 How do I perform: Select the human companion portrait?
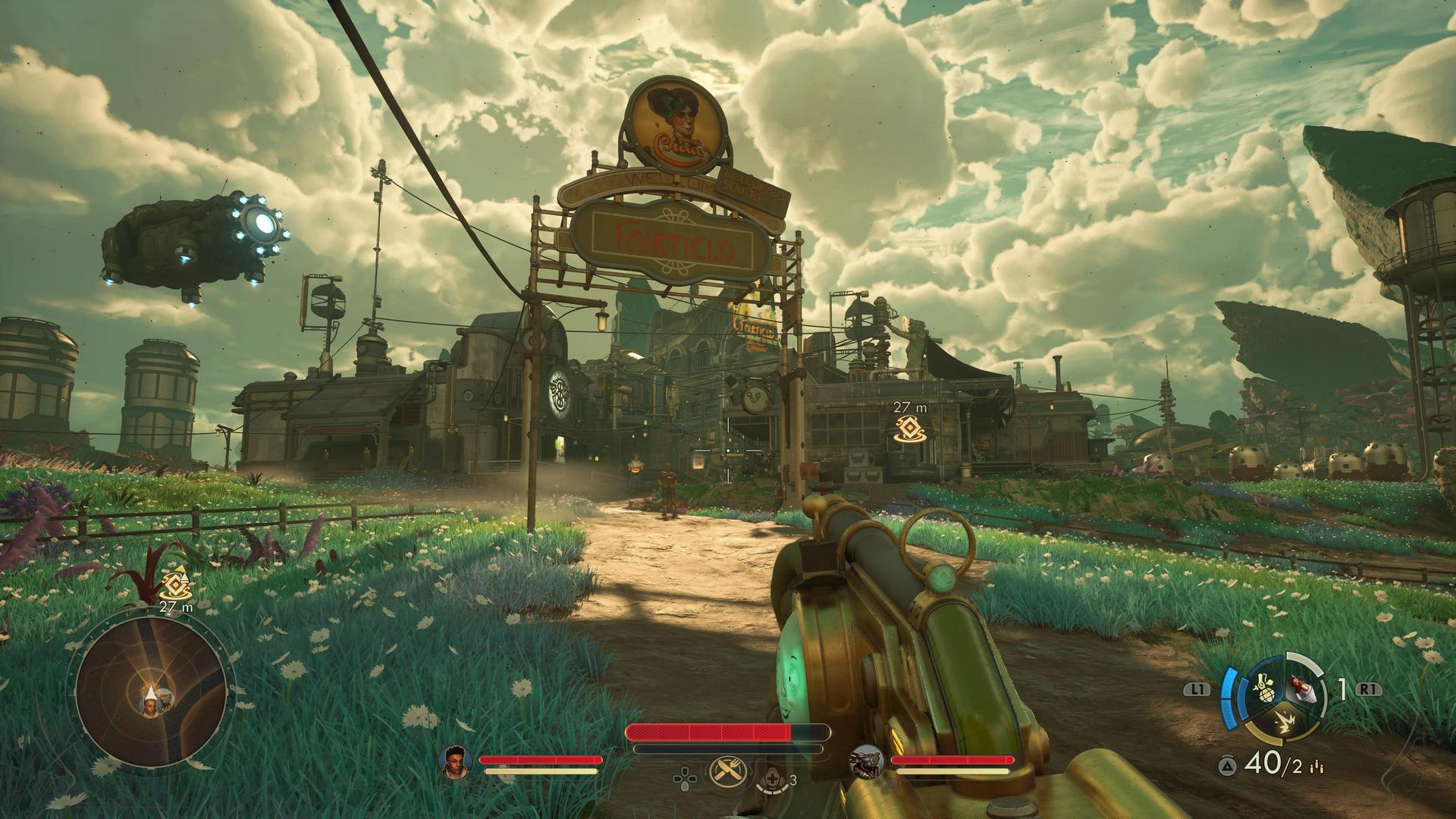[x=455, y=761]
